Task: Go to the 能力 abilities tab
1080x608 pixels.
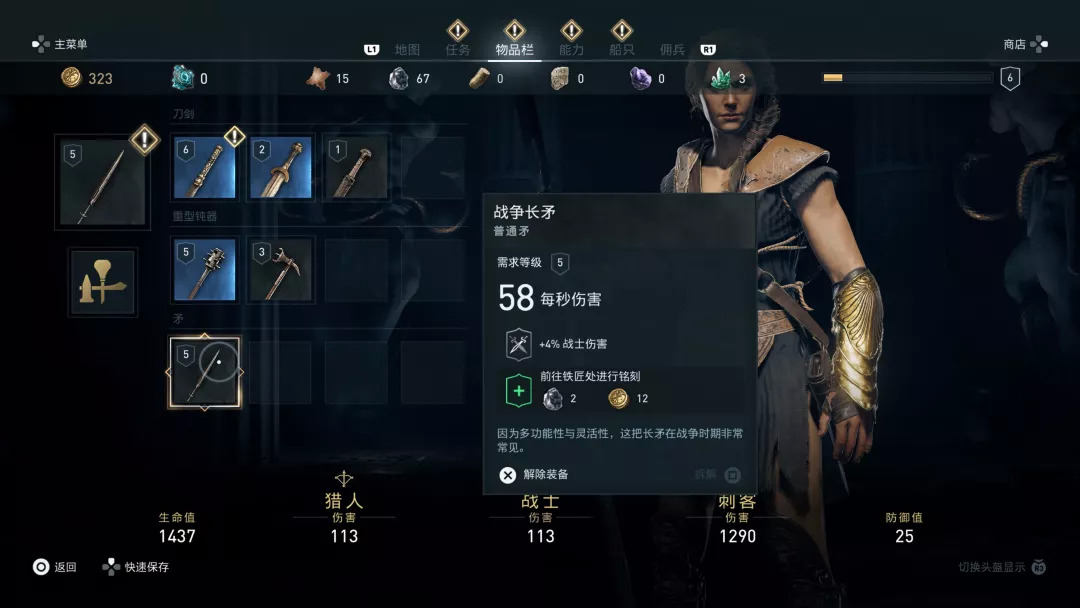Action: (571, 49)
